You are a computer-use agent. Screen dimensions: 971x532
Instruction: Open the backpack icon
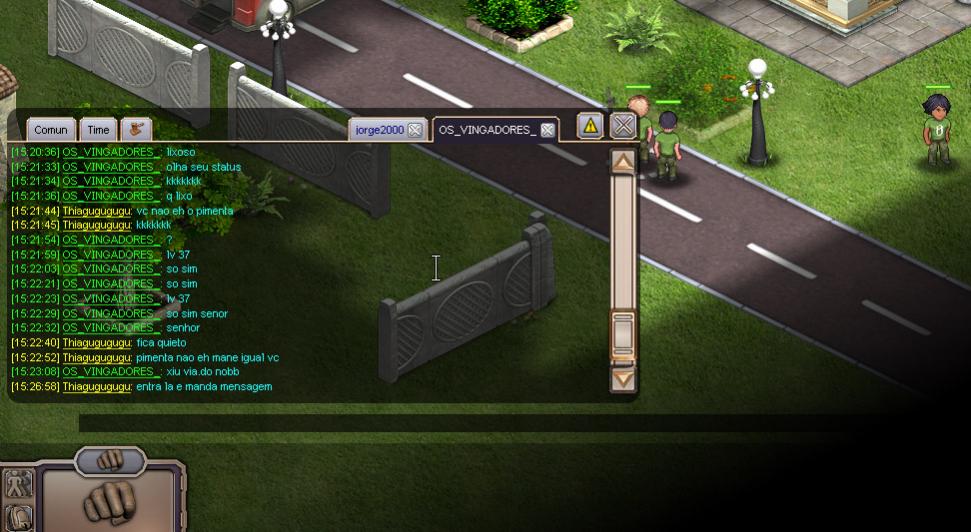coord(18,518)
